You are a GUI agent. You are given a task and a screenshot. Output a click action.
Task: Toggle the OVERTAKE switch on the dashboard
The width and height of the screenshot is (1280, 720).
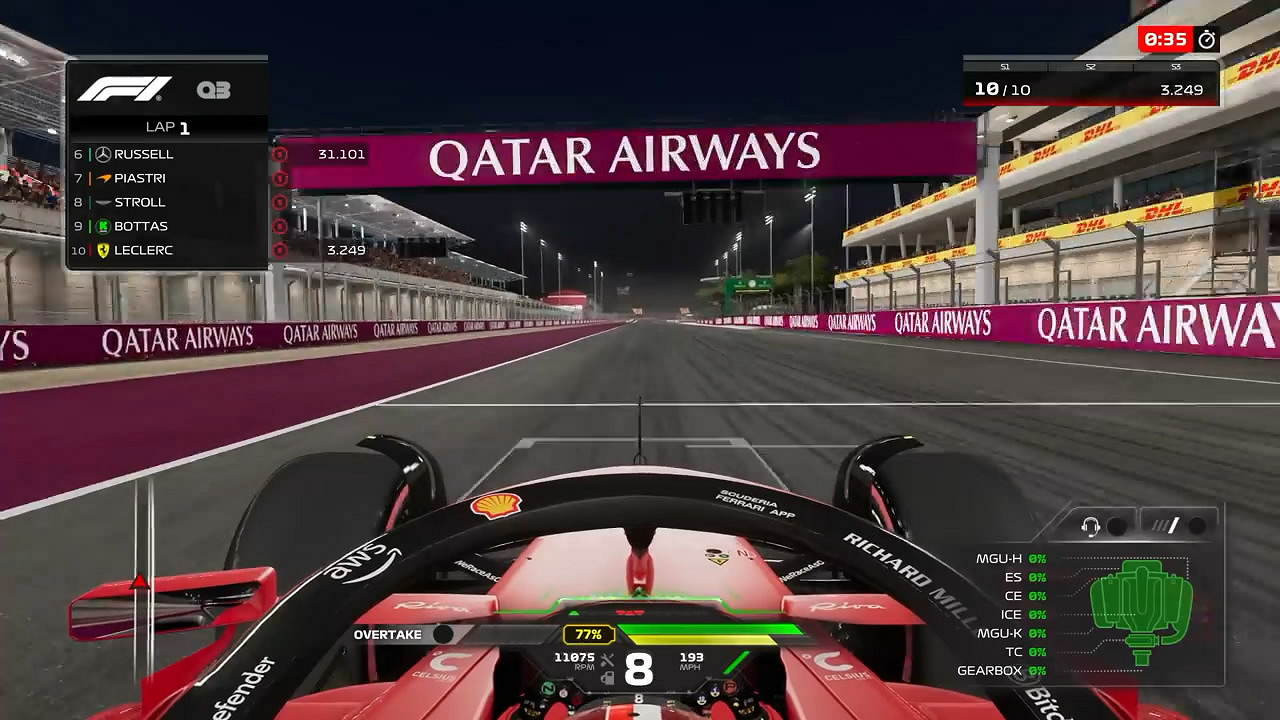[441, 634]
